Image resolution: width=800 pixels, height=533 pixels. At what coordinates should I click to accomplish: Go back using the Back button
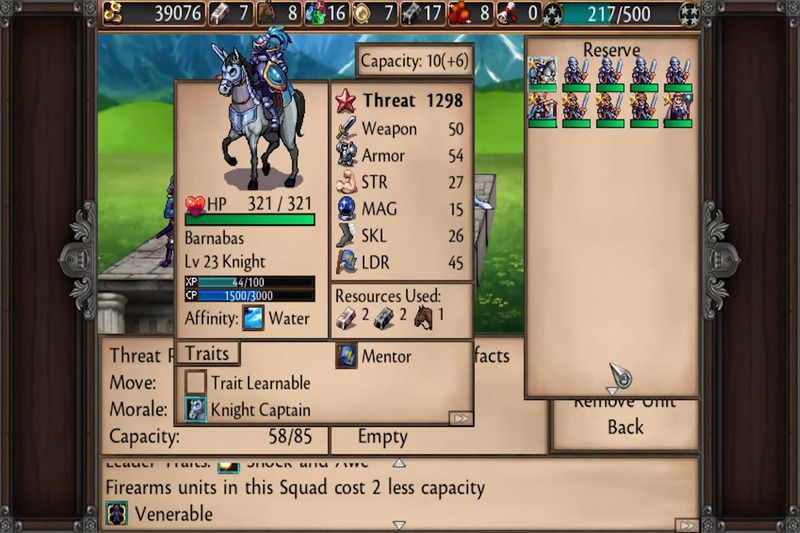click(625, 427)
